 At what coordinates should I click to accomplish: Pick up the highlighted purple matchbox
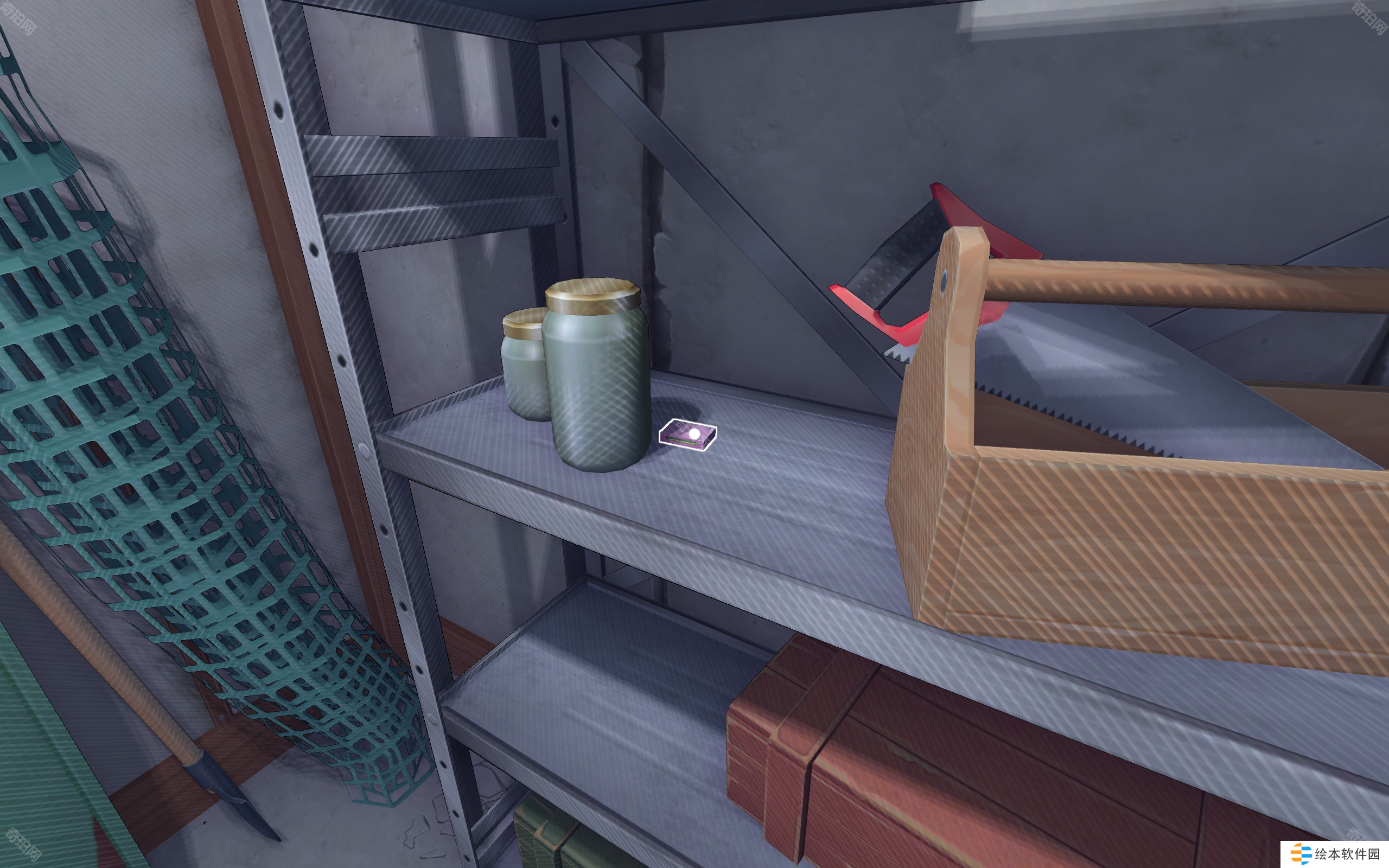(687, 435)
